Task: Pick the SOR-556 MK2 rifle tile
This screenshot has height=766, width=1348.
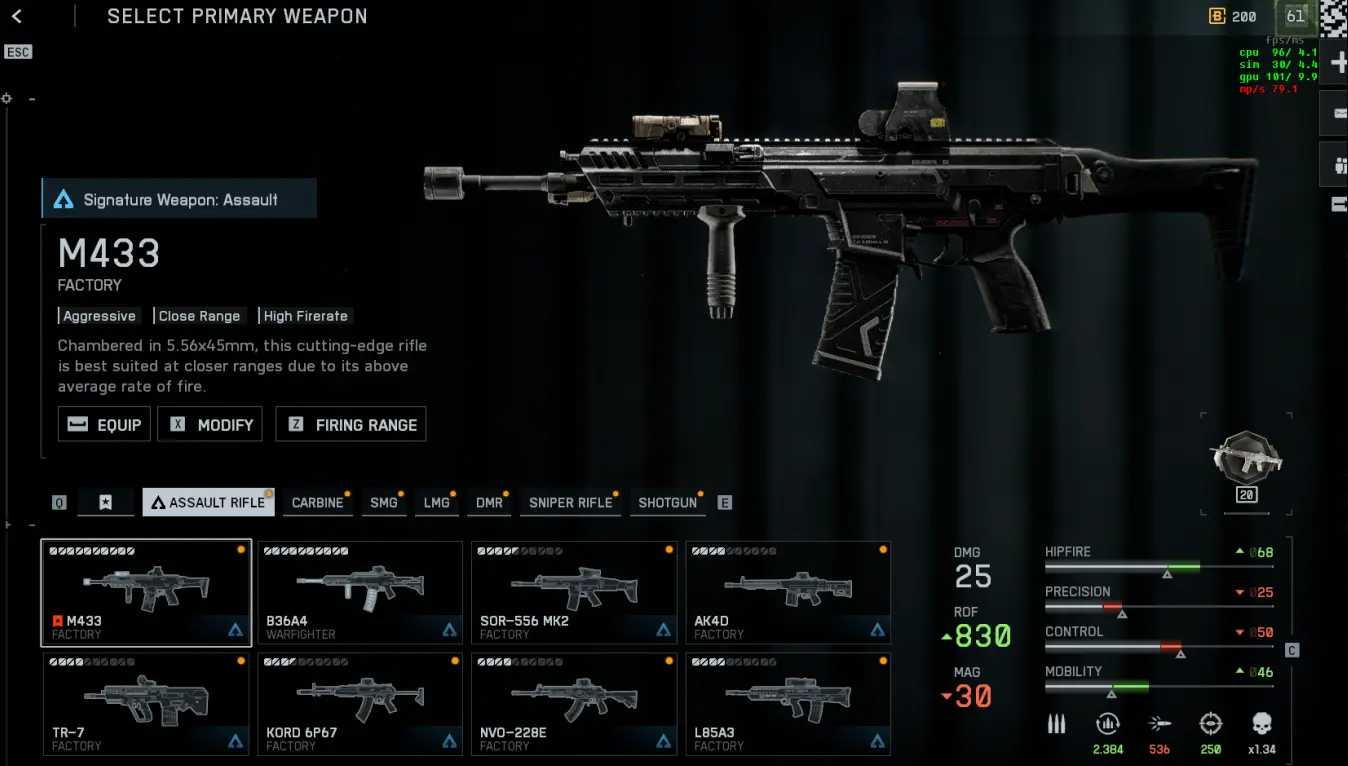Action: (x=574, y=592)
